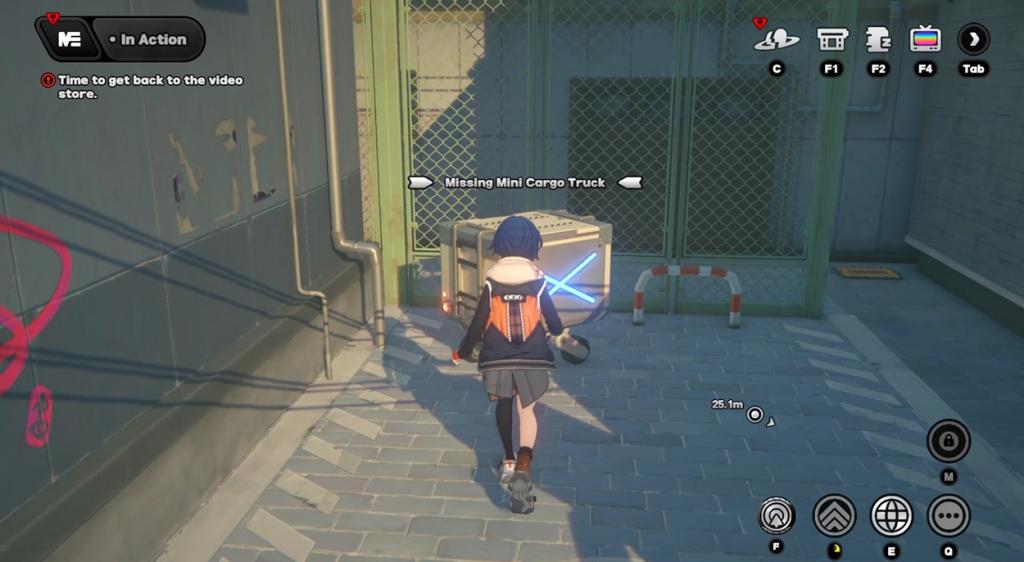Click the padlock button

(x=948, y=440)
